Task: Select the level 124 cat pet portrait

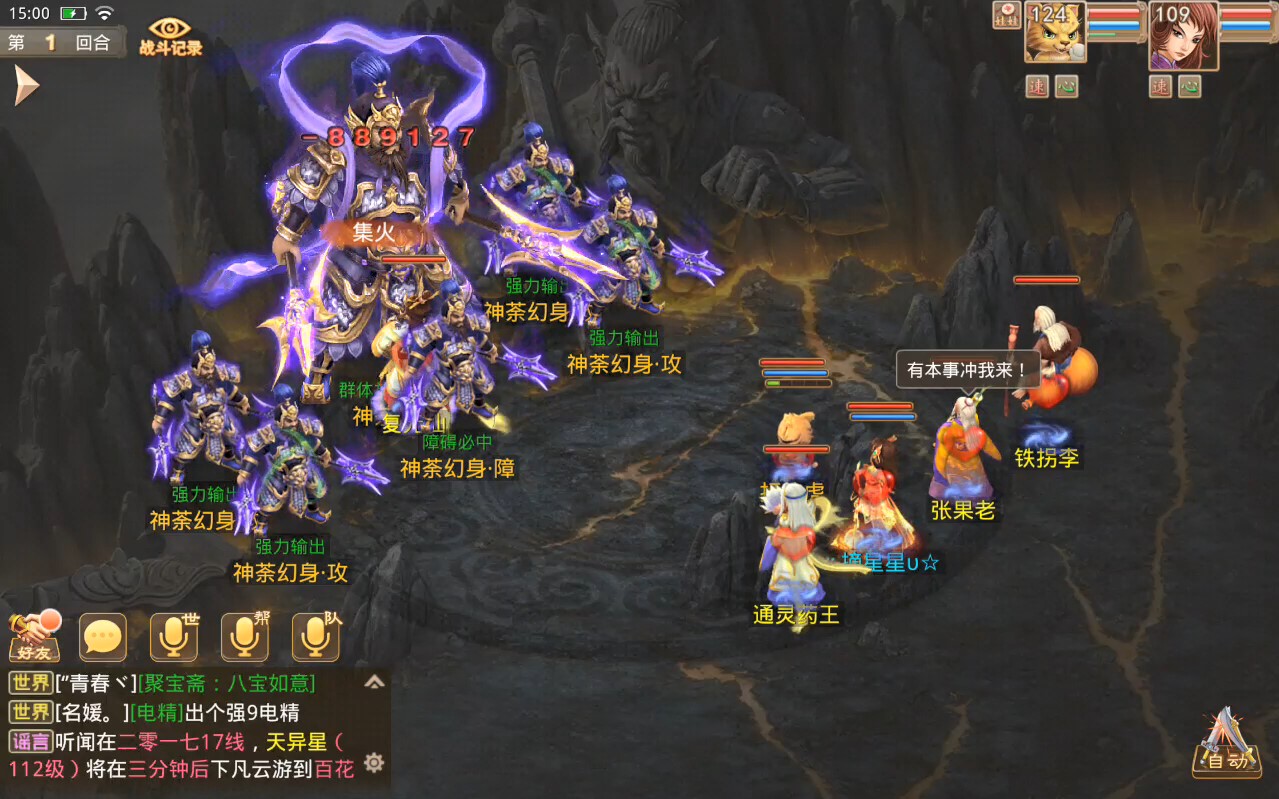Action: [x=1054, y=32]
